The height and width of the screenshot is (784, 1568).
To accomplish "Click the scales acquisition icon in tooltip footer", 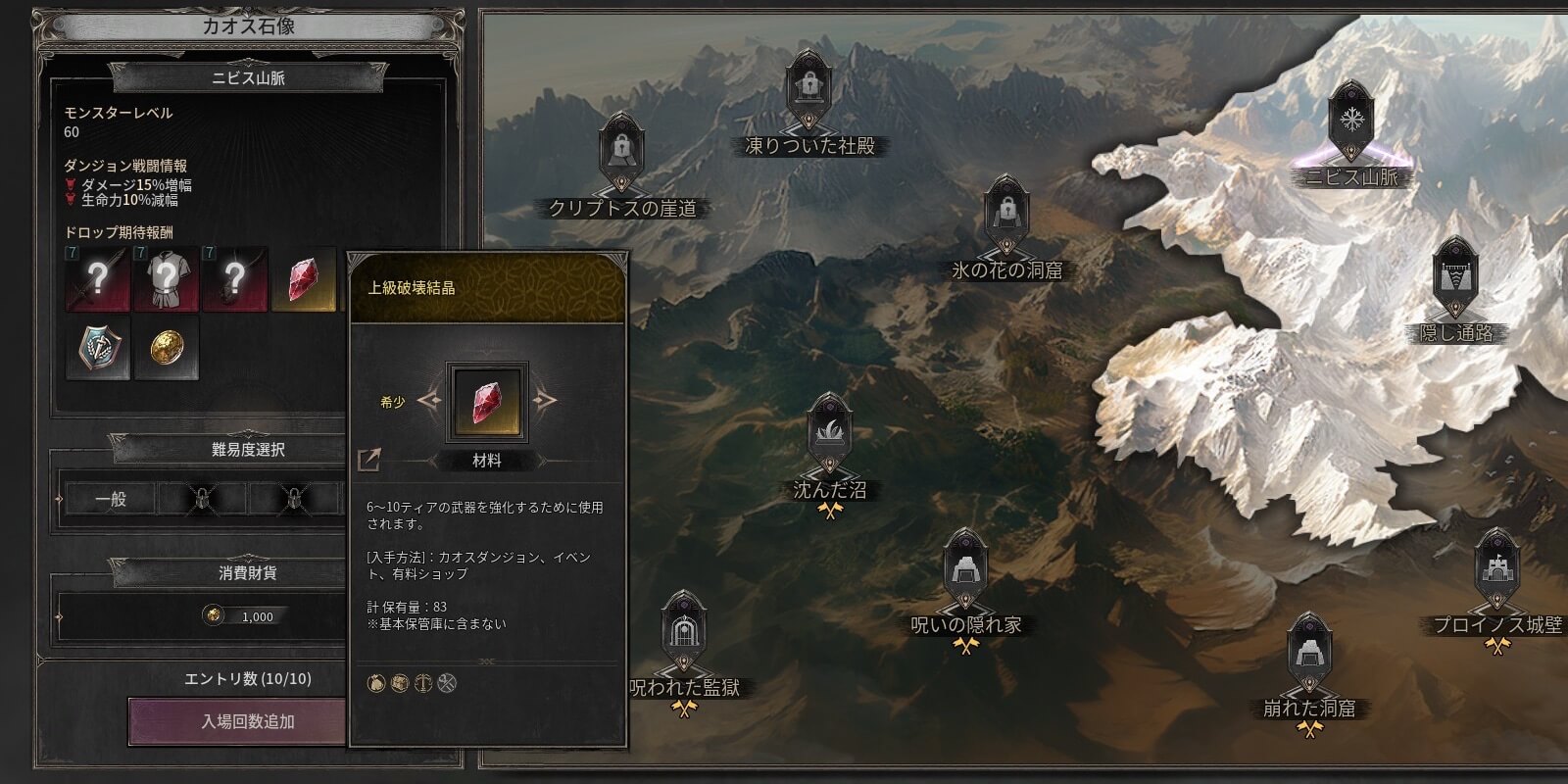I will [x=424, y=683].
